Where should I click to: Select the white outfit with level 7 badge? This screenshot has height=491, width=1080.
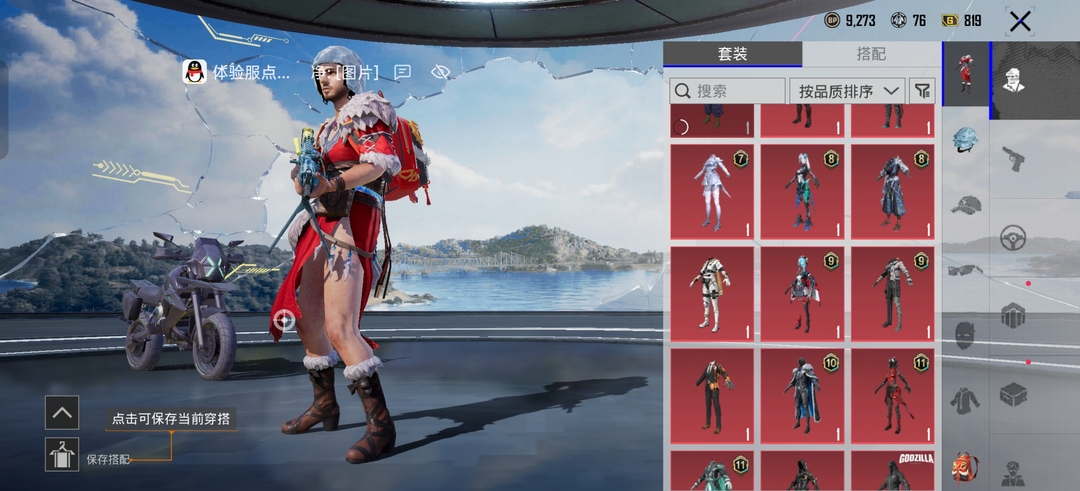click(711, 192)
